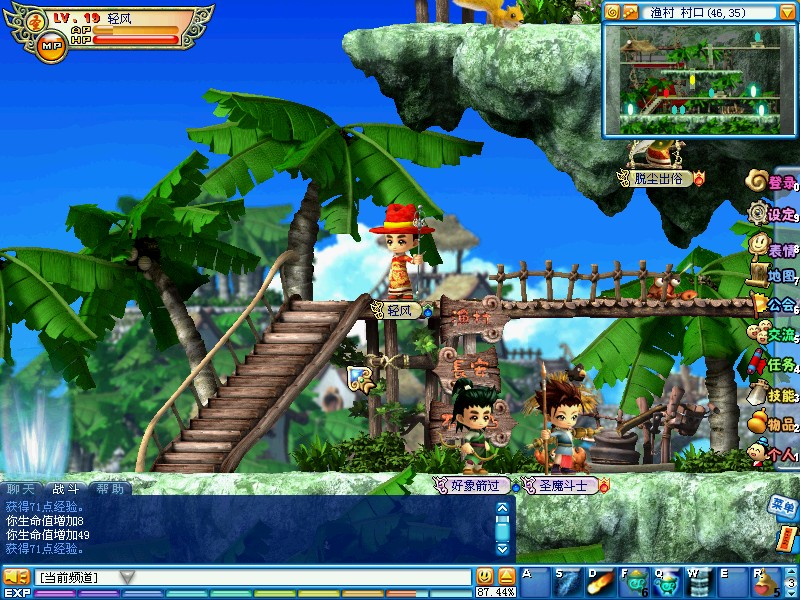Screen dimensions: 800x600
Task: Switch to the 帮助 help tab
Action: pos(111,489)
